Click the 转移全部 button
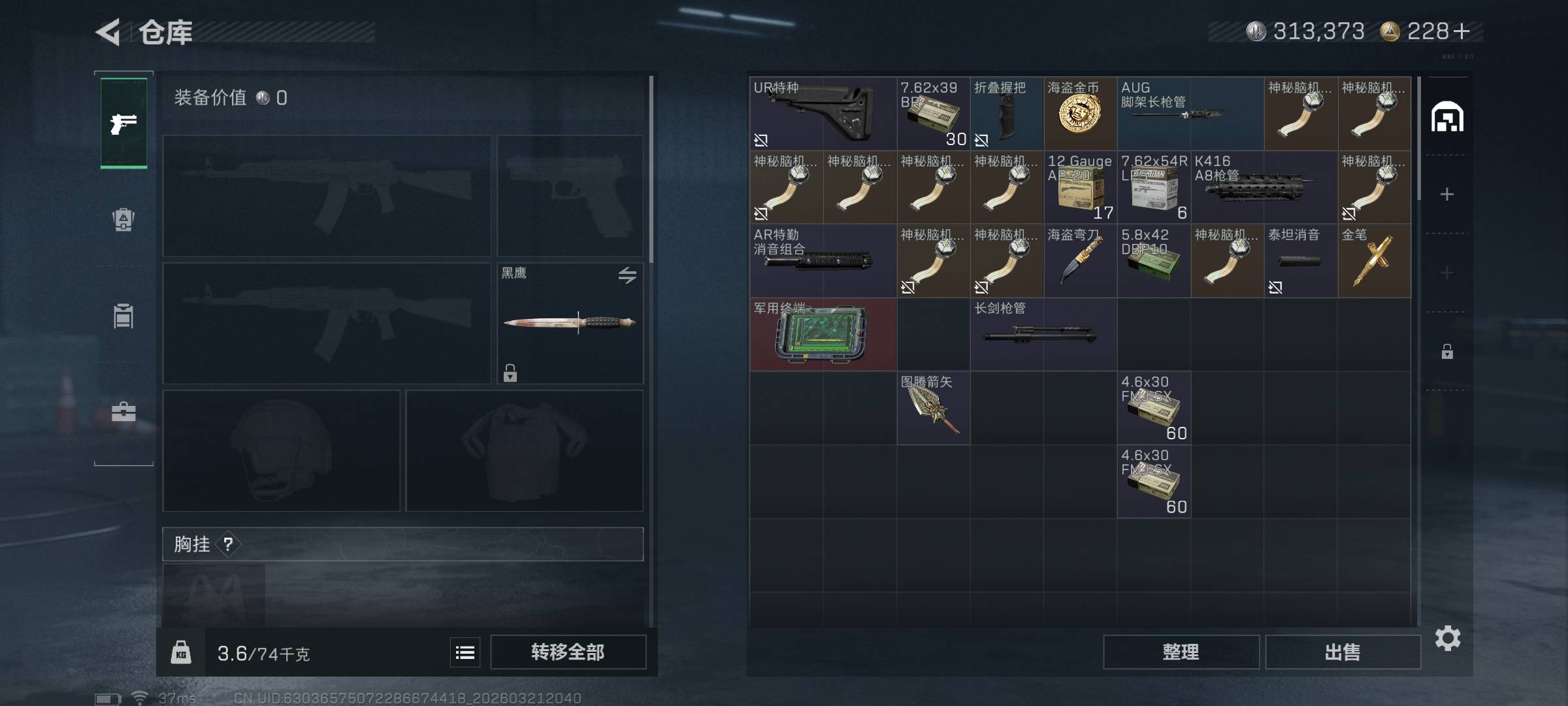1568x706 pixels. 568,652
